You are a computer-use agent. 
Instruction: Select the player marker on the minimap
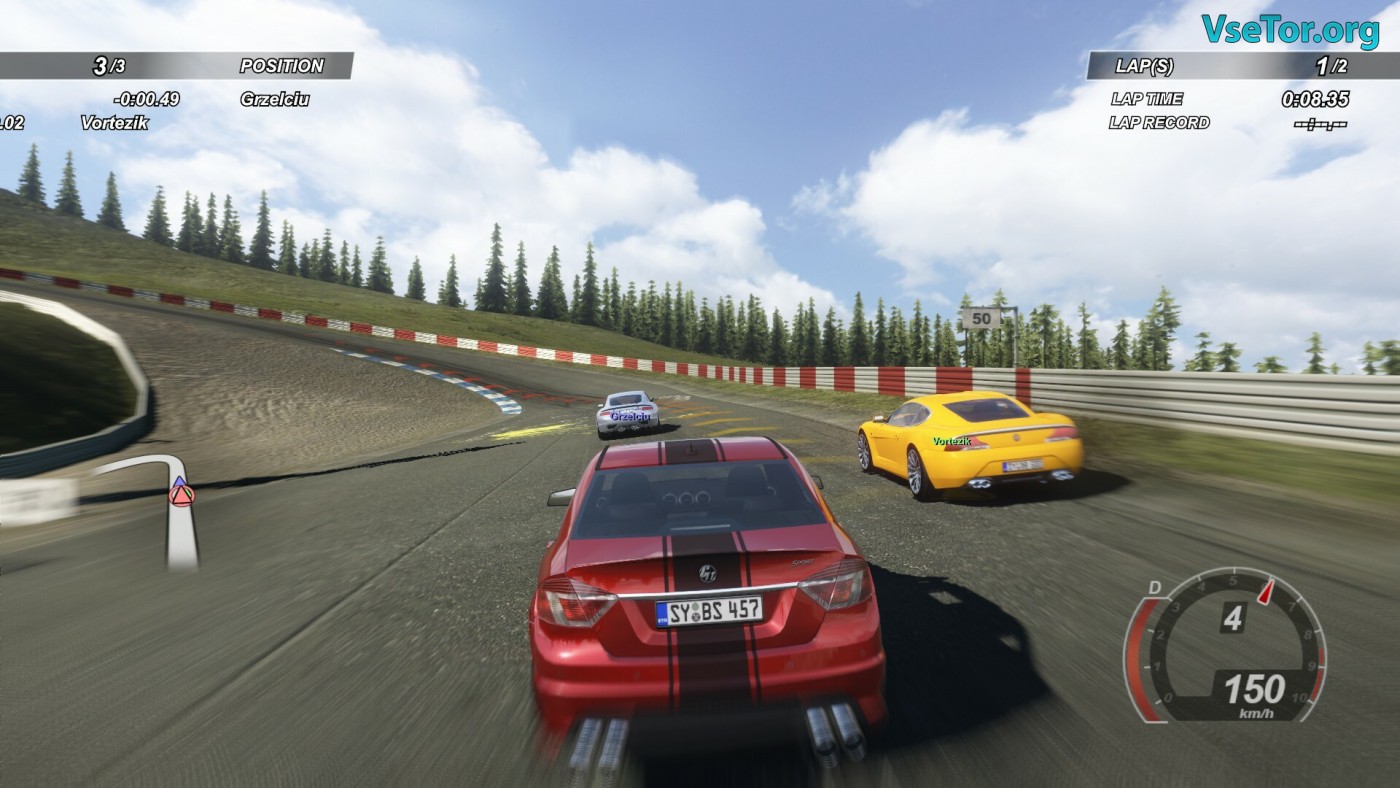click(181, 492)
